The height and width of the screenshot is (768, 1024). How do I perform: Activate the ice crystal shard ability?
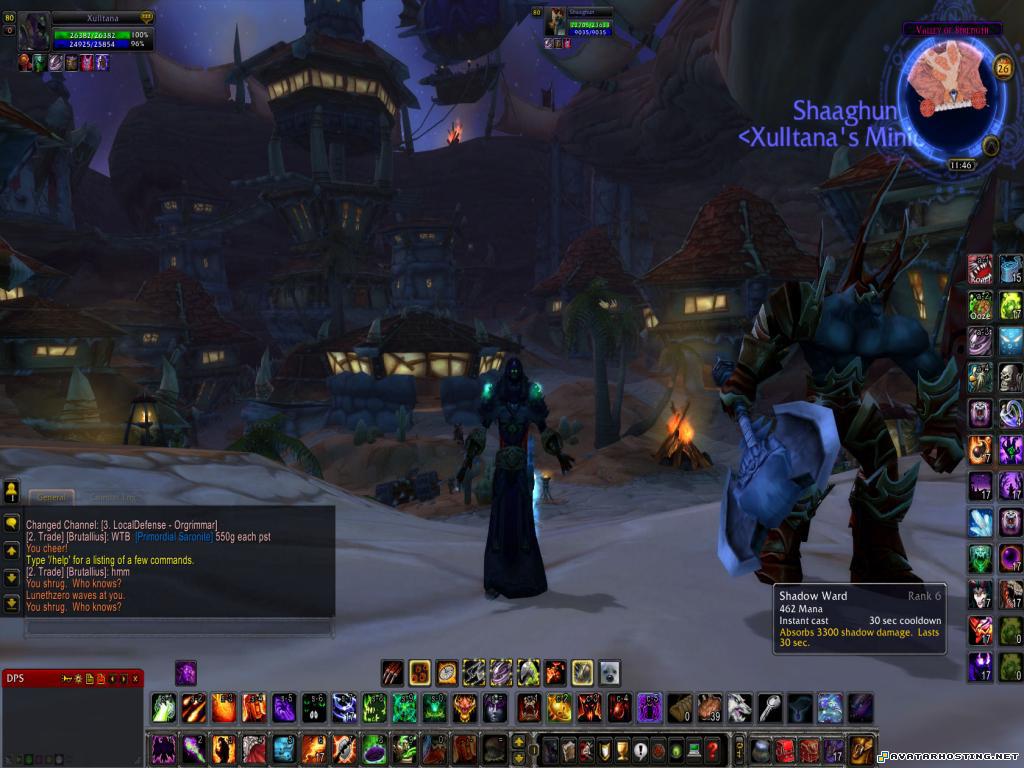click(x=980, y=521)
